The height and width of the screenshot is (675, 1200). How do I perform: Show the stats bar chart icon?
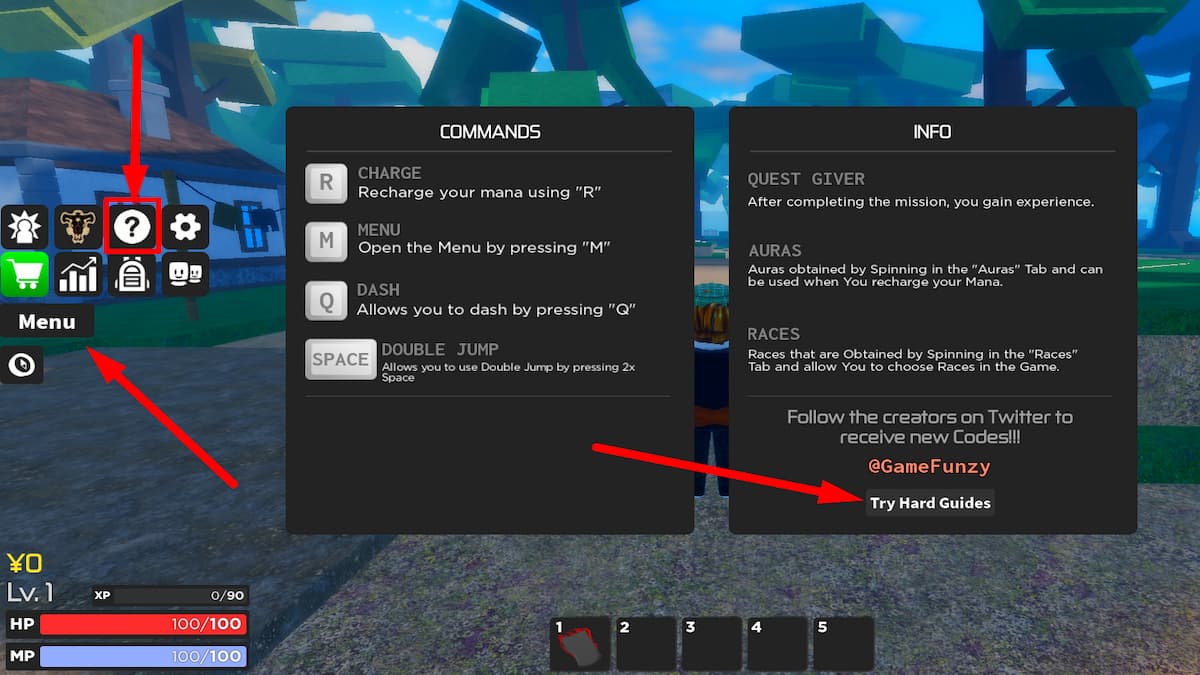point(78,275)
